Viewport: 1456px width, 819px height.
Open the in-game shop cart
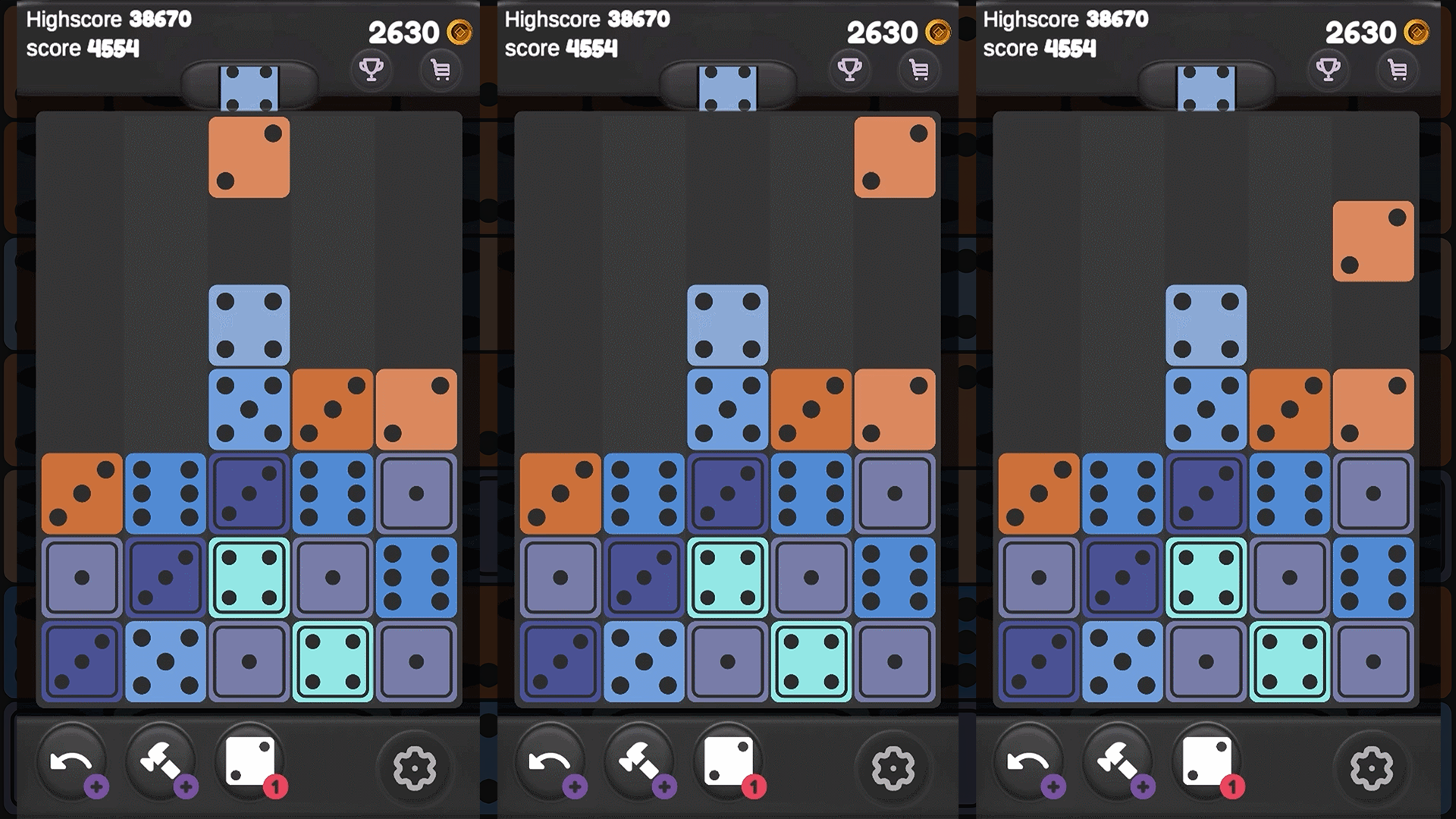440,71
